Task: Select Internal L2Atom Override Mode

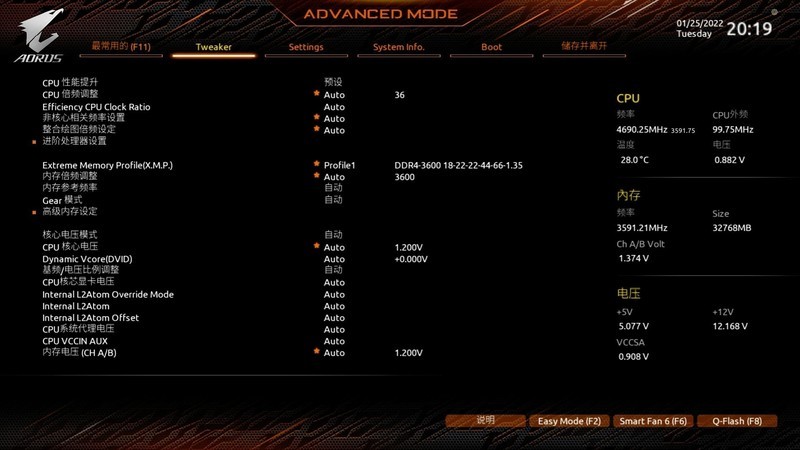Action: pyautogui.click(x=108, y=294)
